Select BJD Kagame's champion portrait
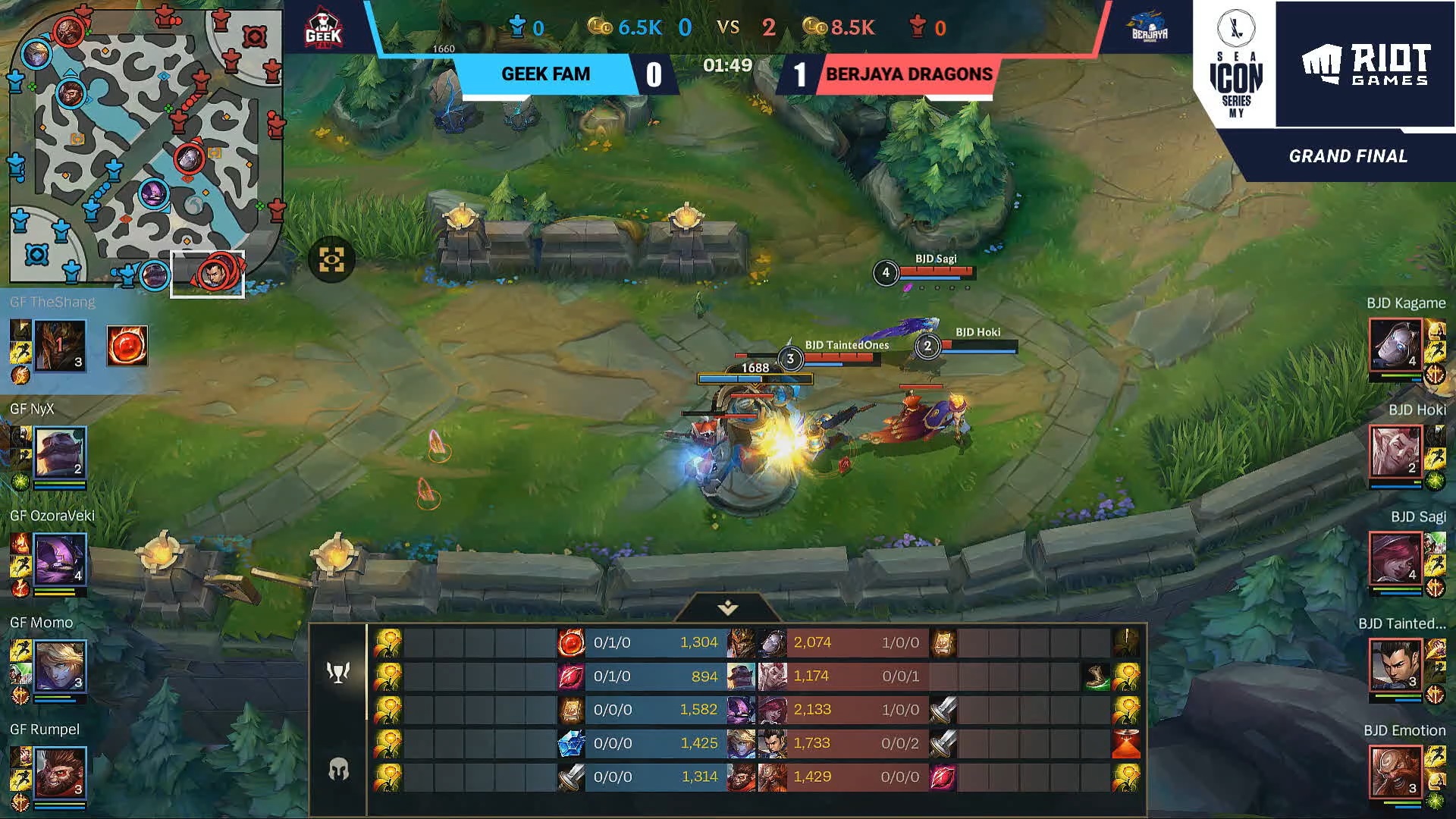The height and width of the screenshot is (819, 1456). click(1395, 346)
